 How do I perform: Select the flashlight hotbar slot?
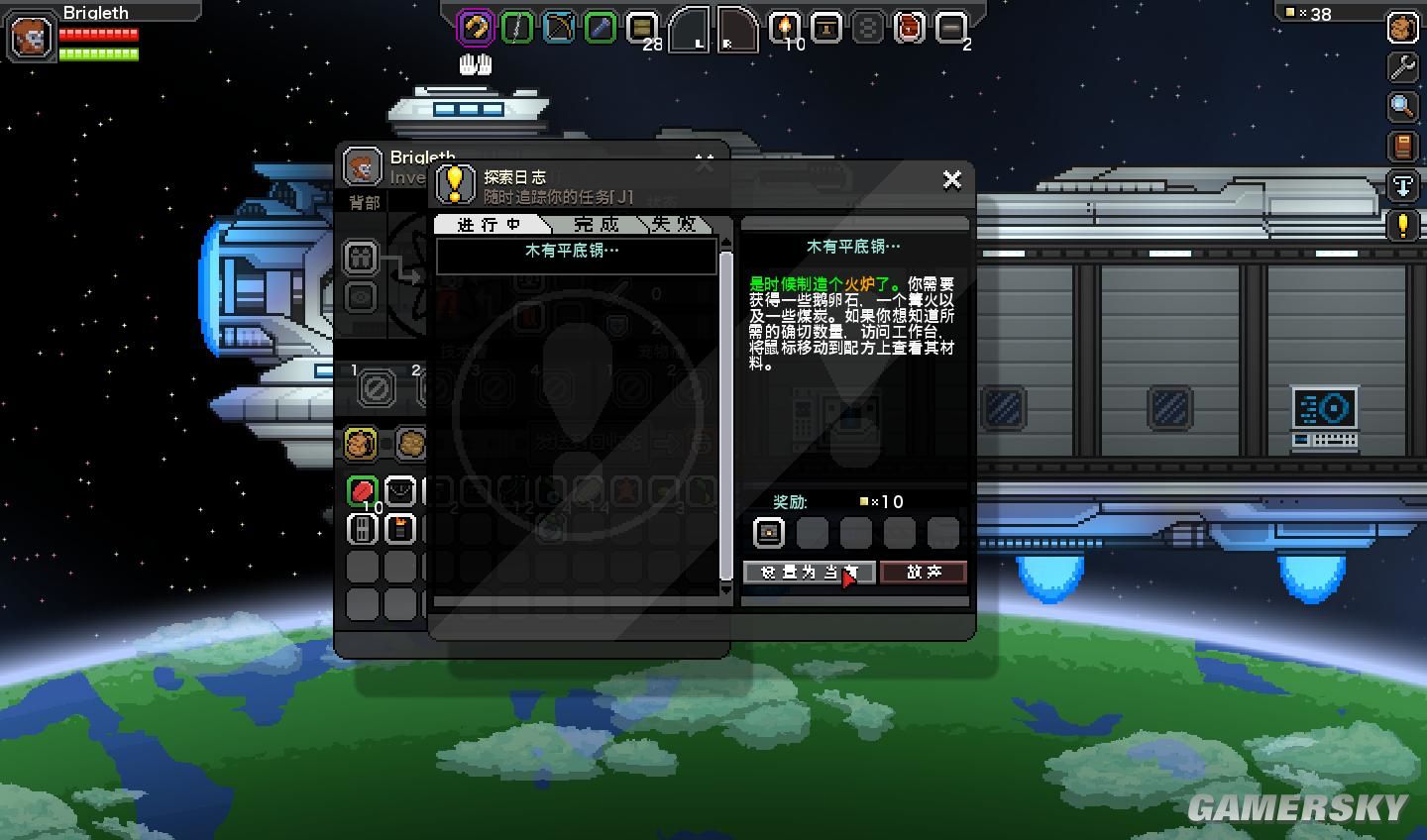pyautogui.click(x=601, y=28)
